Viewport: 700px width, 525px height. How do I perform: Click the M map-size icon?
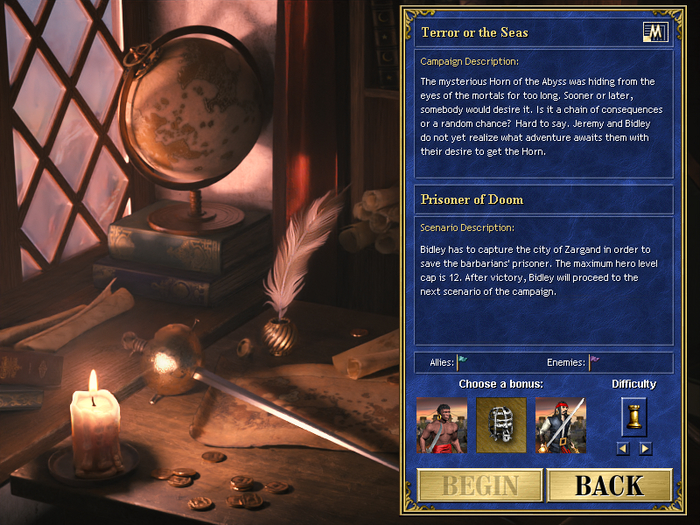pos(655,32)
